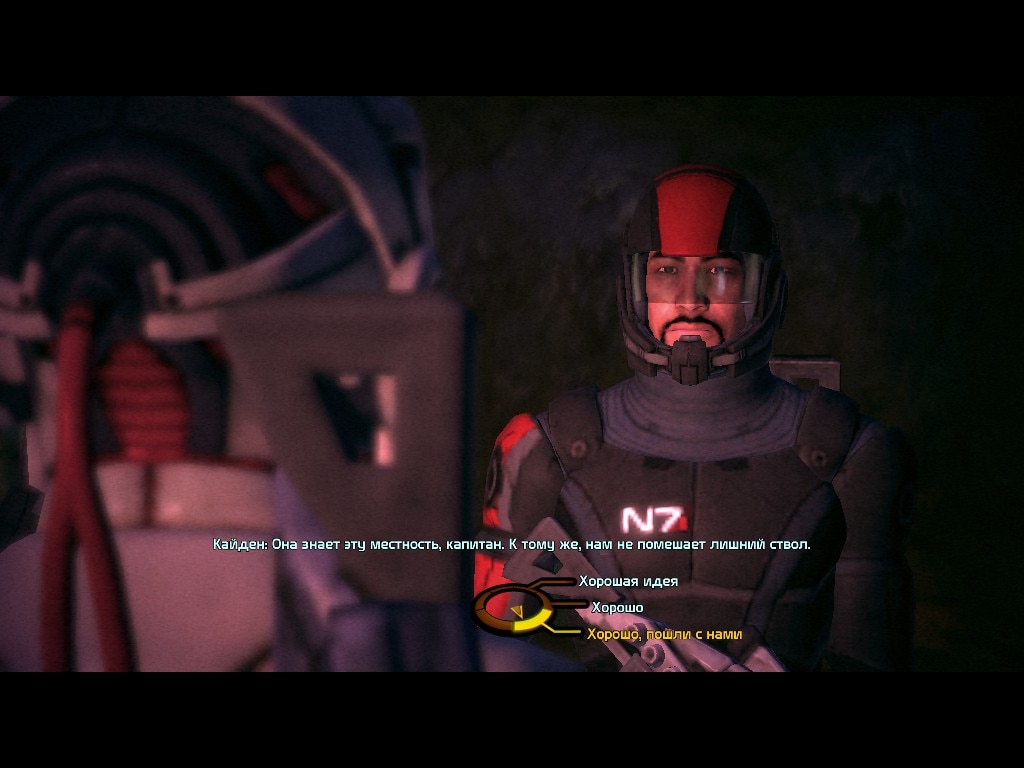Pick the "Хорошо, пошли с нами" reply
Image resolution: width=1024 pixels, height=768 pixels.
(664, 634)
